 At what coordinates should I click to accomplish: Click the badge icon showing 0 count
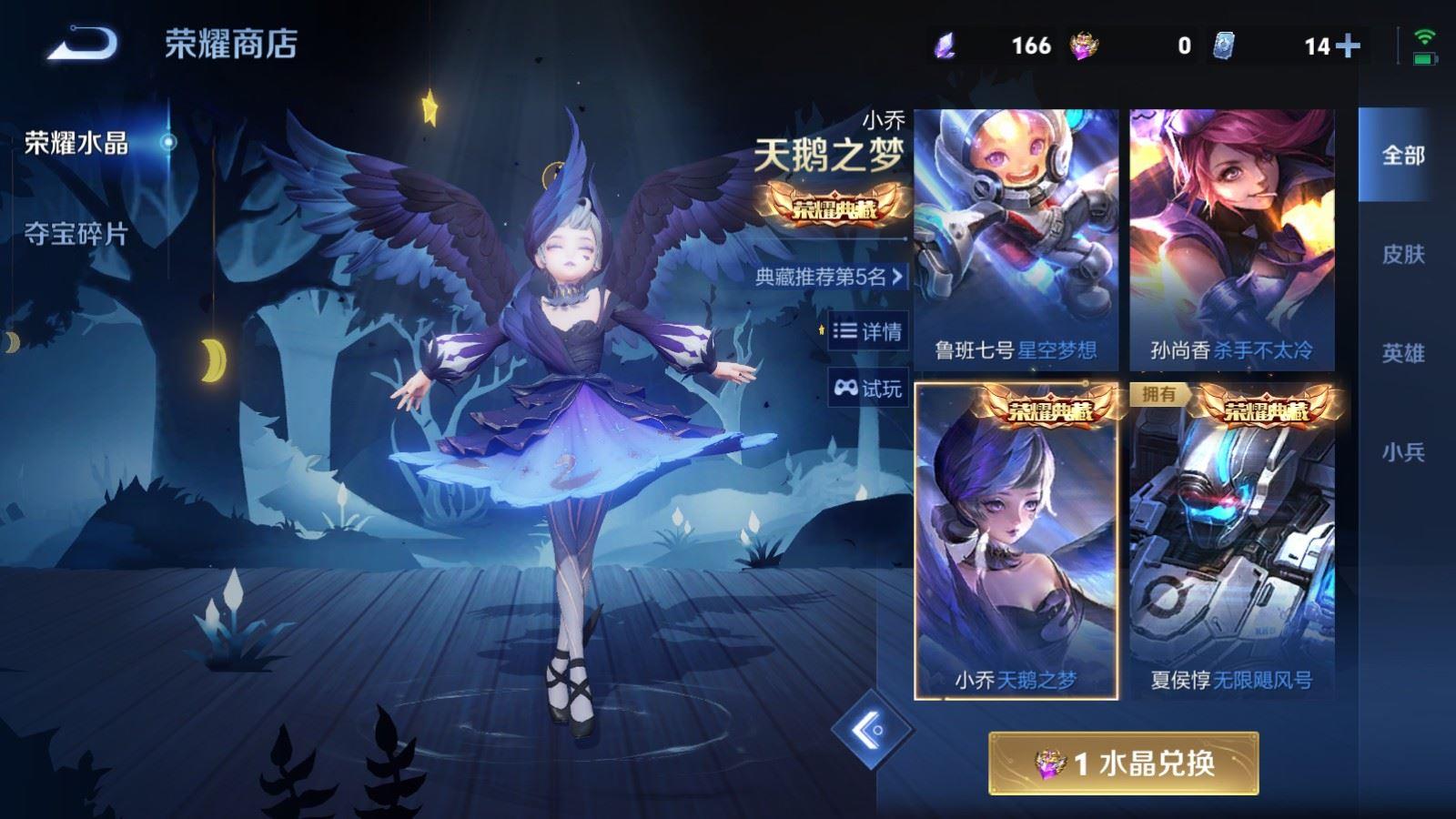click(1083, 42)
